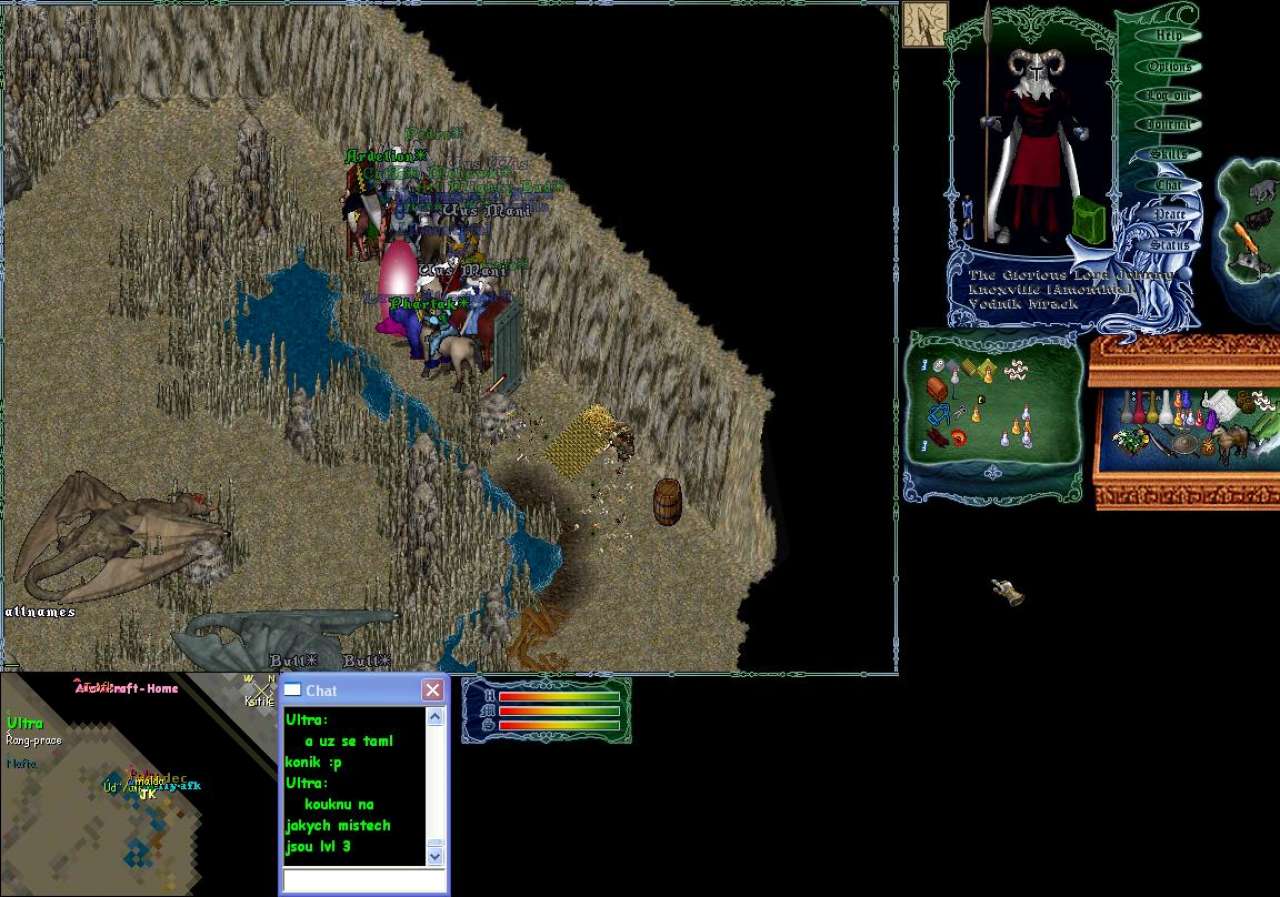Click the spear map icon beside the paperdoll
1280x897 pixels.
pos(924,24)
